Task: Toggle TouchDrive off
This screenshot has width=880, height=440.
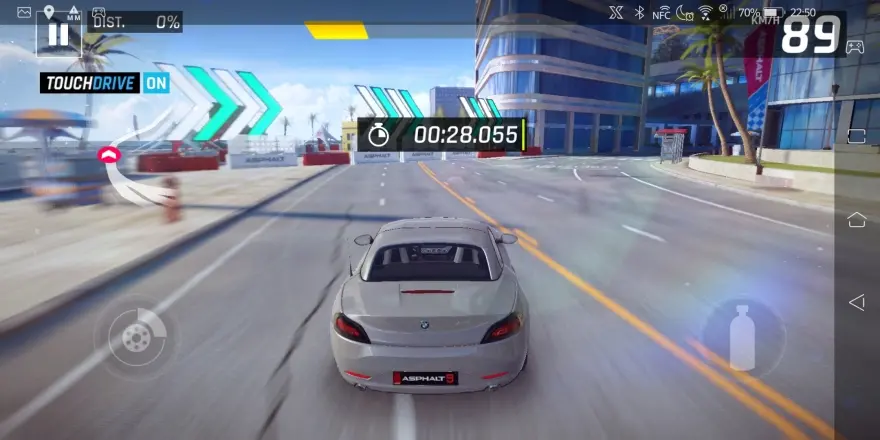Action: (104, 83)
